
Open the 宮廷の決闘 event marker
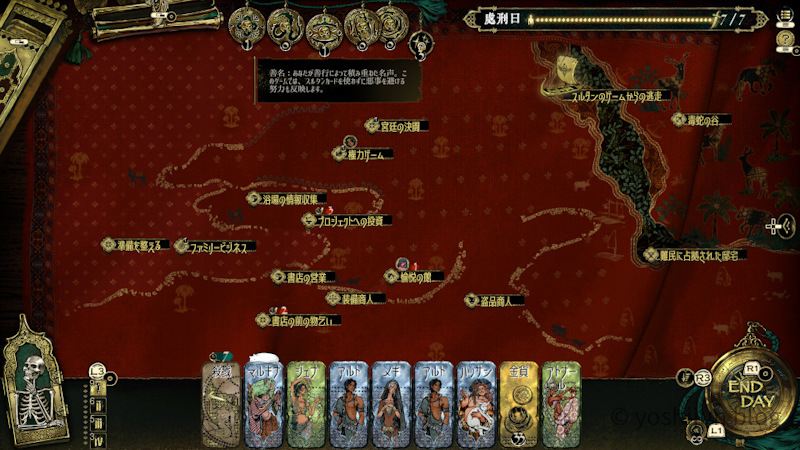tap(397, 126)
